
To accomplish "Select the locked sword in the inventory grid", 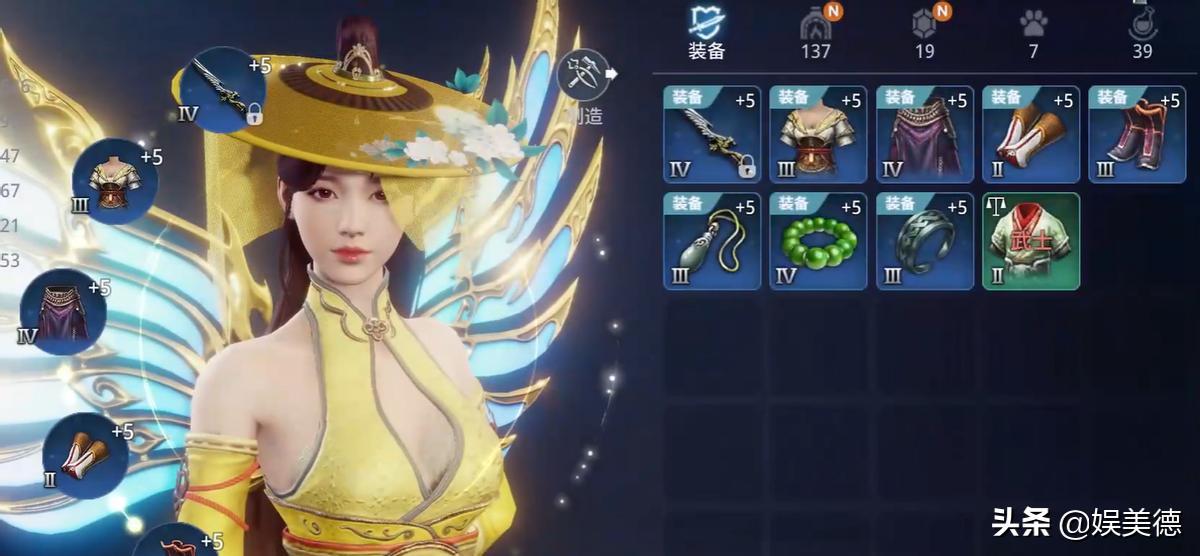I will 712,134.
